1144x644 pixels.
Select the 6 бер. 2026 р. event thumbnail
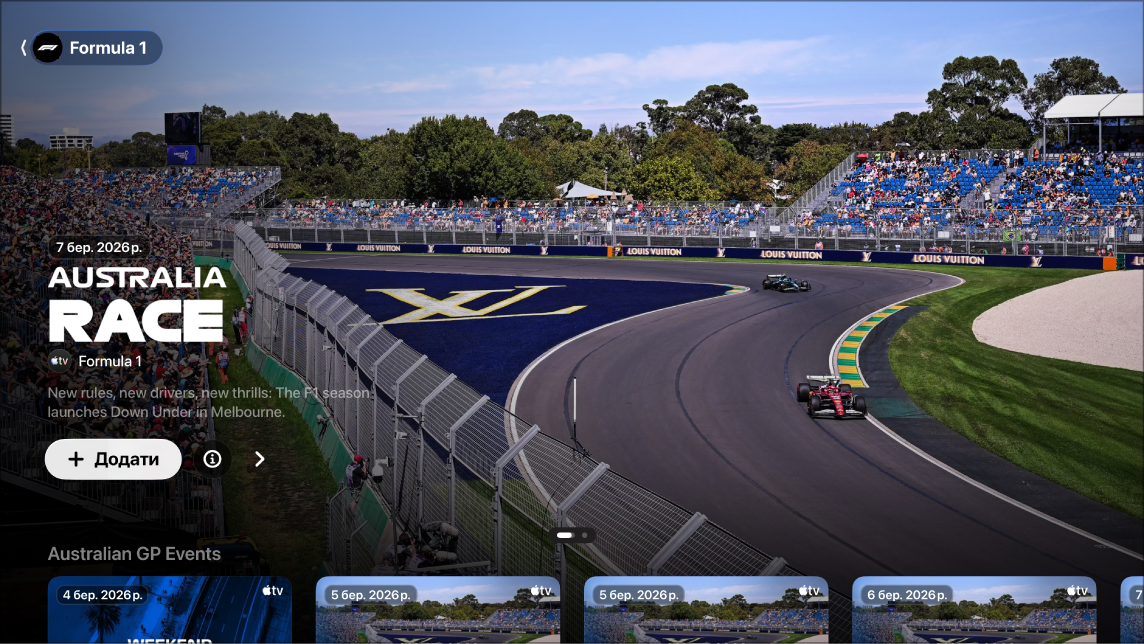pos(974,610)
